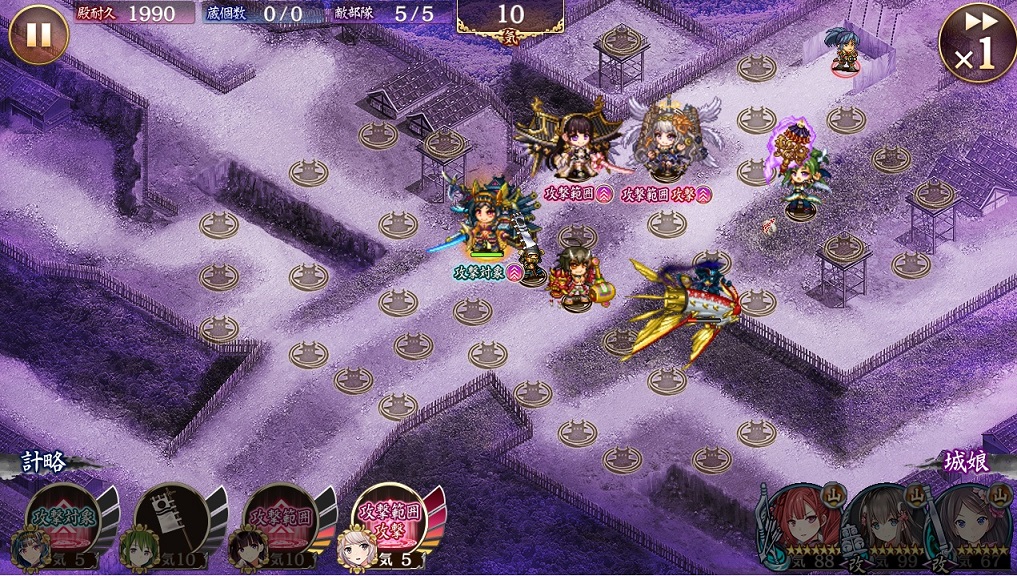Pause the battle
The image size is (1017, 576).
coord(39,35)
